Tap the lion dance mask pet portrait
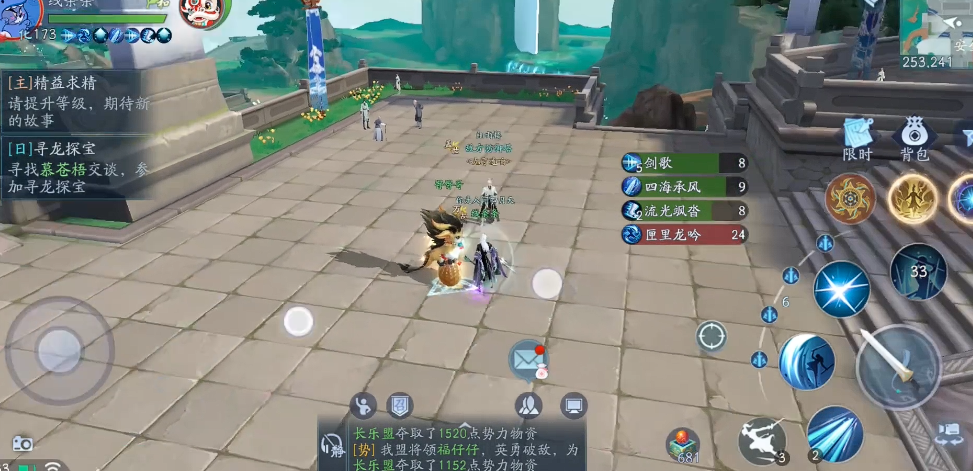The height and width of the screenshot is (471, 973). click(x=205, y=12)
